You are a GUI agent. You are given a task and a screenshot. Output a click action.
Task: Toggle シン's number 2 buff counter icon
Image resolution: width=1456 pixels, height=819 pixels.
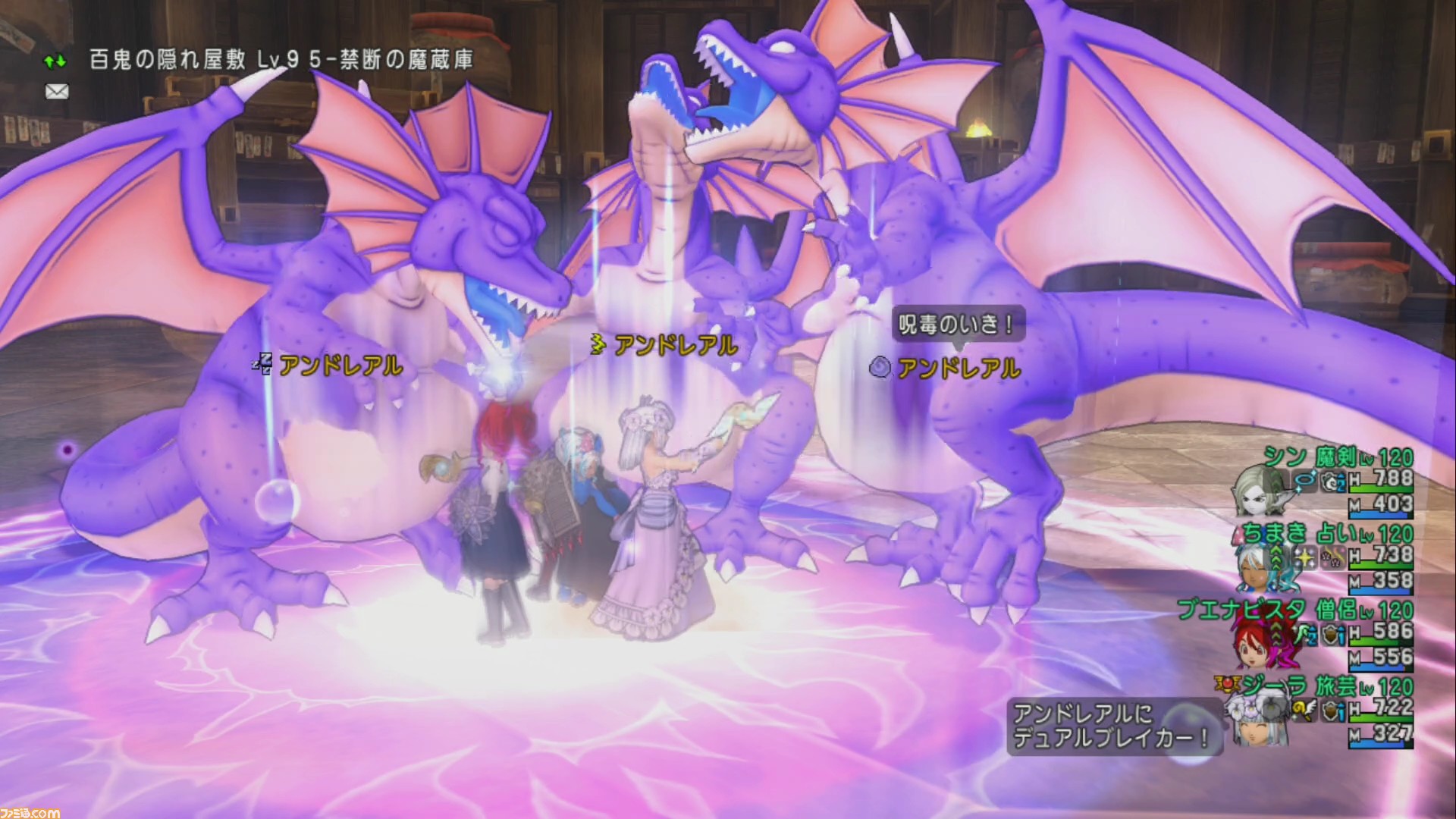[x=1332, y=482]
